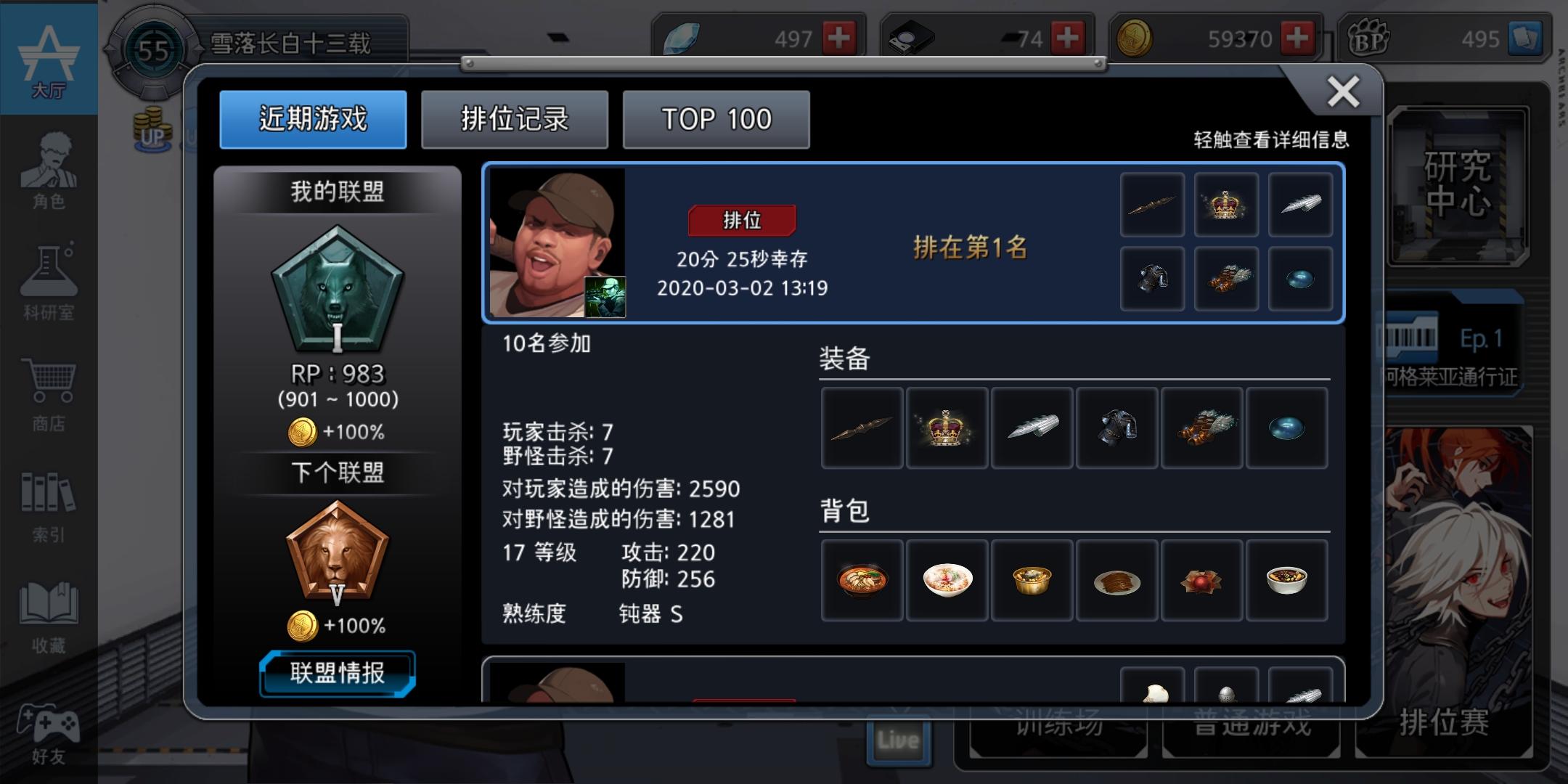Select the 角色 character sidebar icon
Viewport: 1568px width, 784px height.
(48, 174)
